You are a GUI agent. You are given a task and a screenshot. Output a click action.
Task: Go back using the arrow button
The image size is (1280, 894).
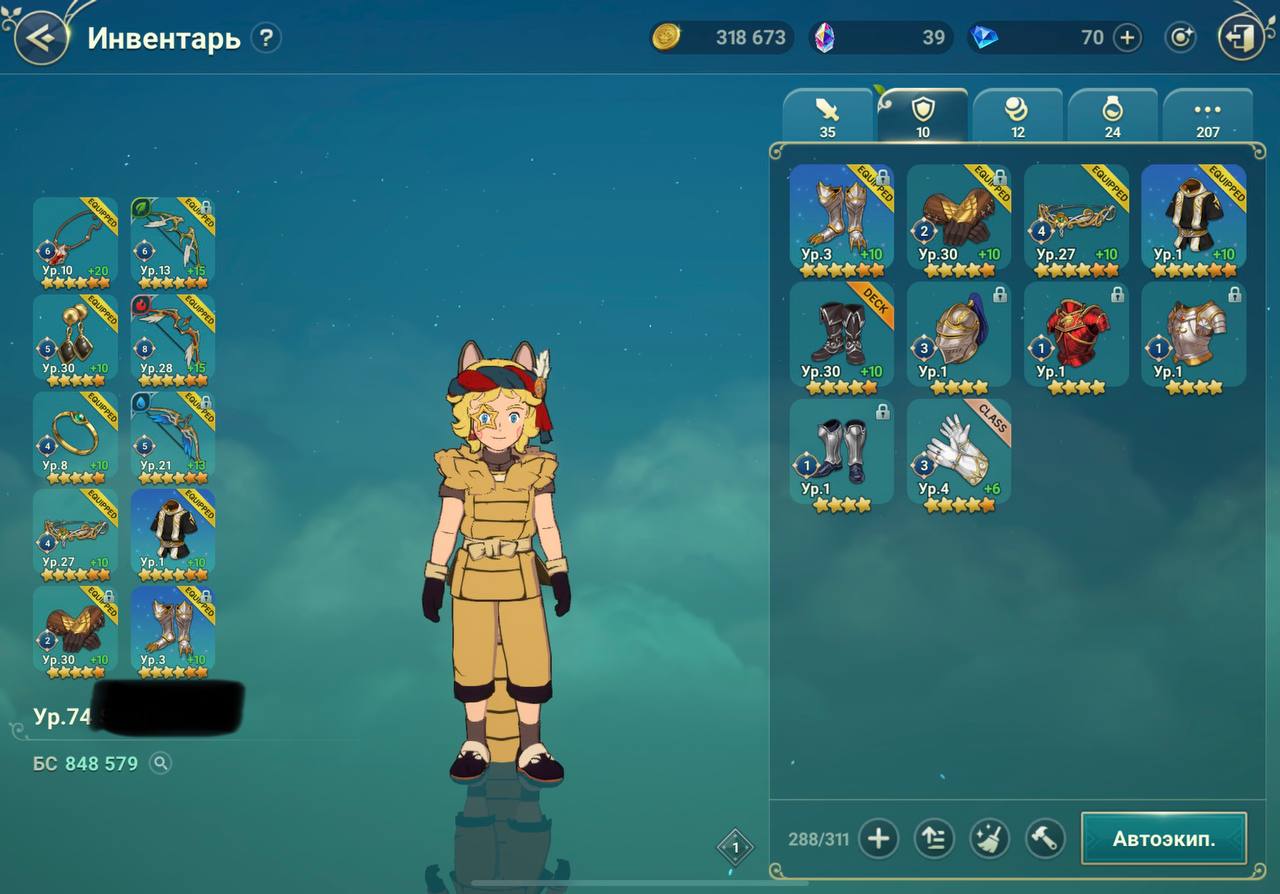pos(41,39)
